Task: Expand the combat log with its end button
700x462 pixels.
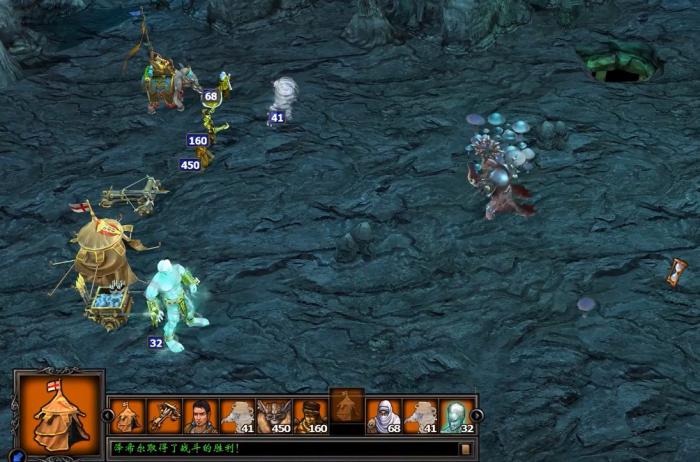Action: click(465, 448)
